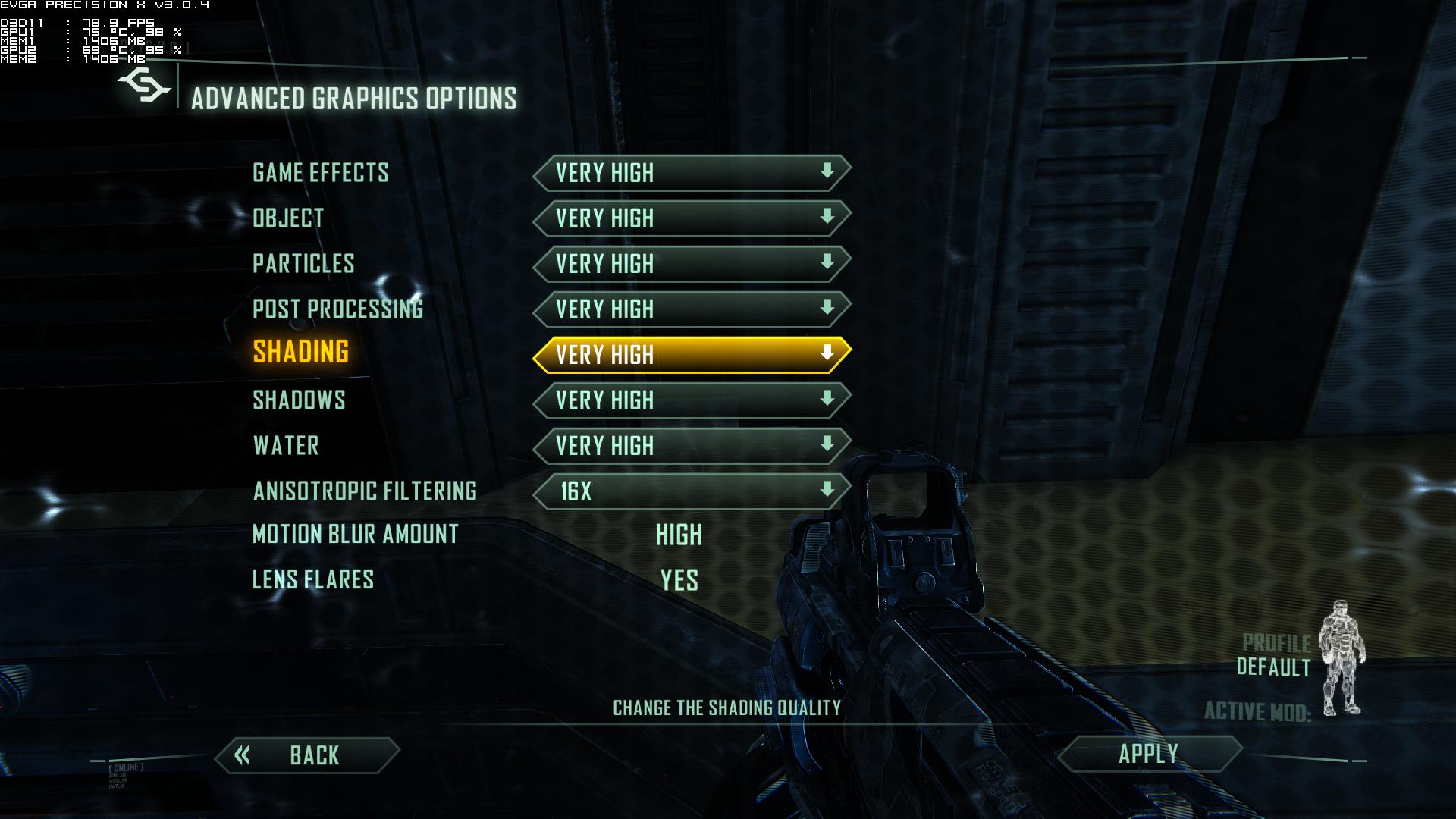Open the Game Effects quality dropdown
The image size is (1456, 819).
tap(692, 173)
